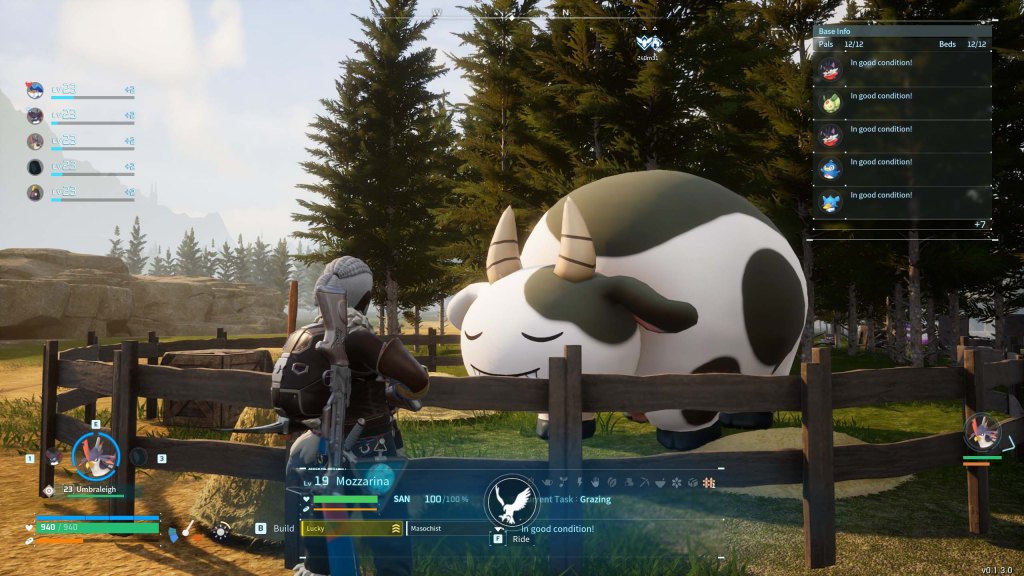The image size is (1024, 576).
Task: Open the Base Info panel header
Action: (x=901, y=31)
